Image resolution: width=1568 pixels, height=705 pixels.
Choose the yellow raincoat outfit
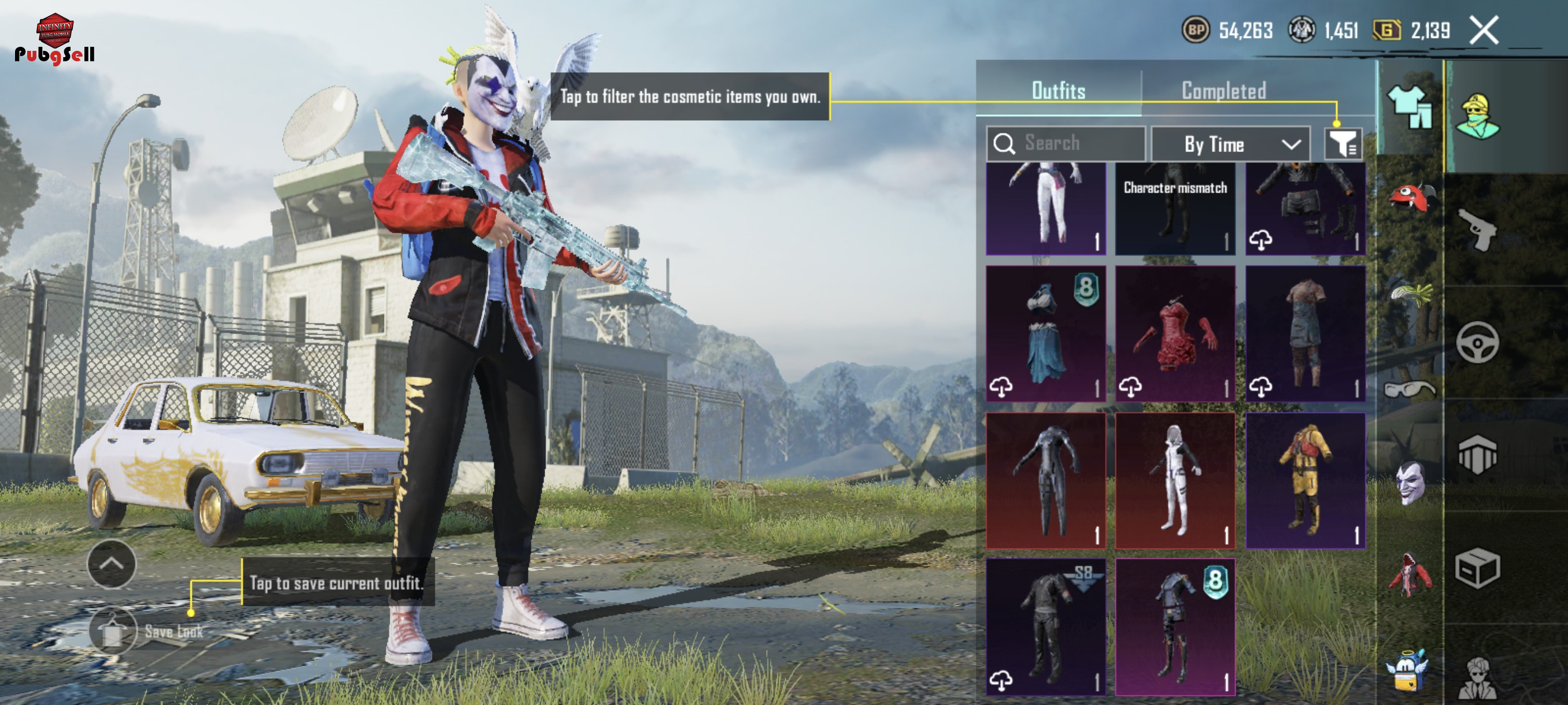(x=1305, y=481)
